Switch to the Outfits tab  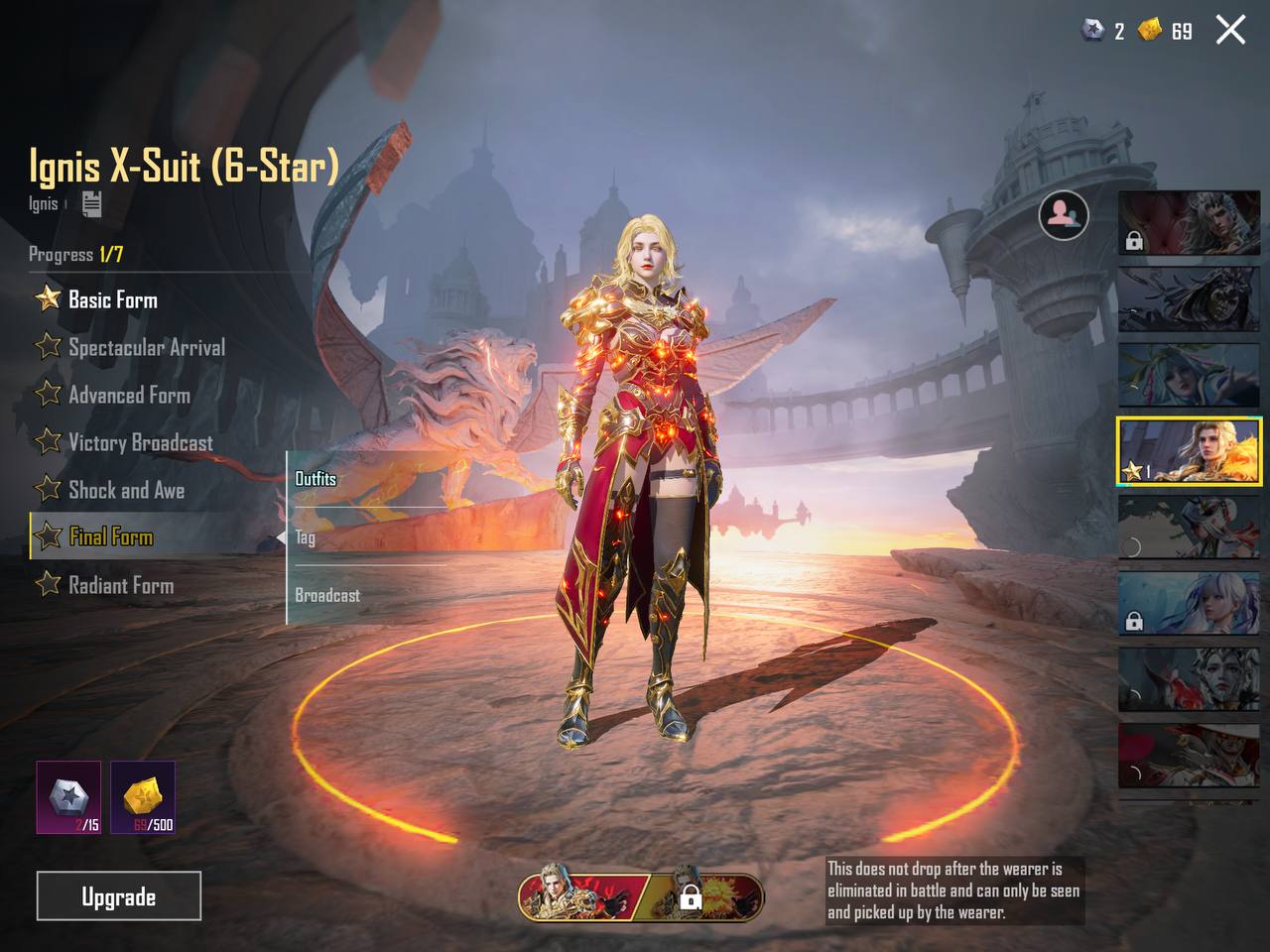pyautogui.click(x=316, y=479)
